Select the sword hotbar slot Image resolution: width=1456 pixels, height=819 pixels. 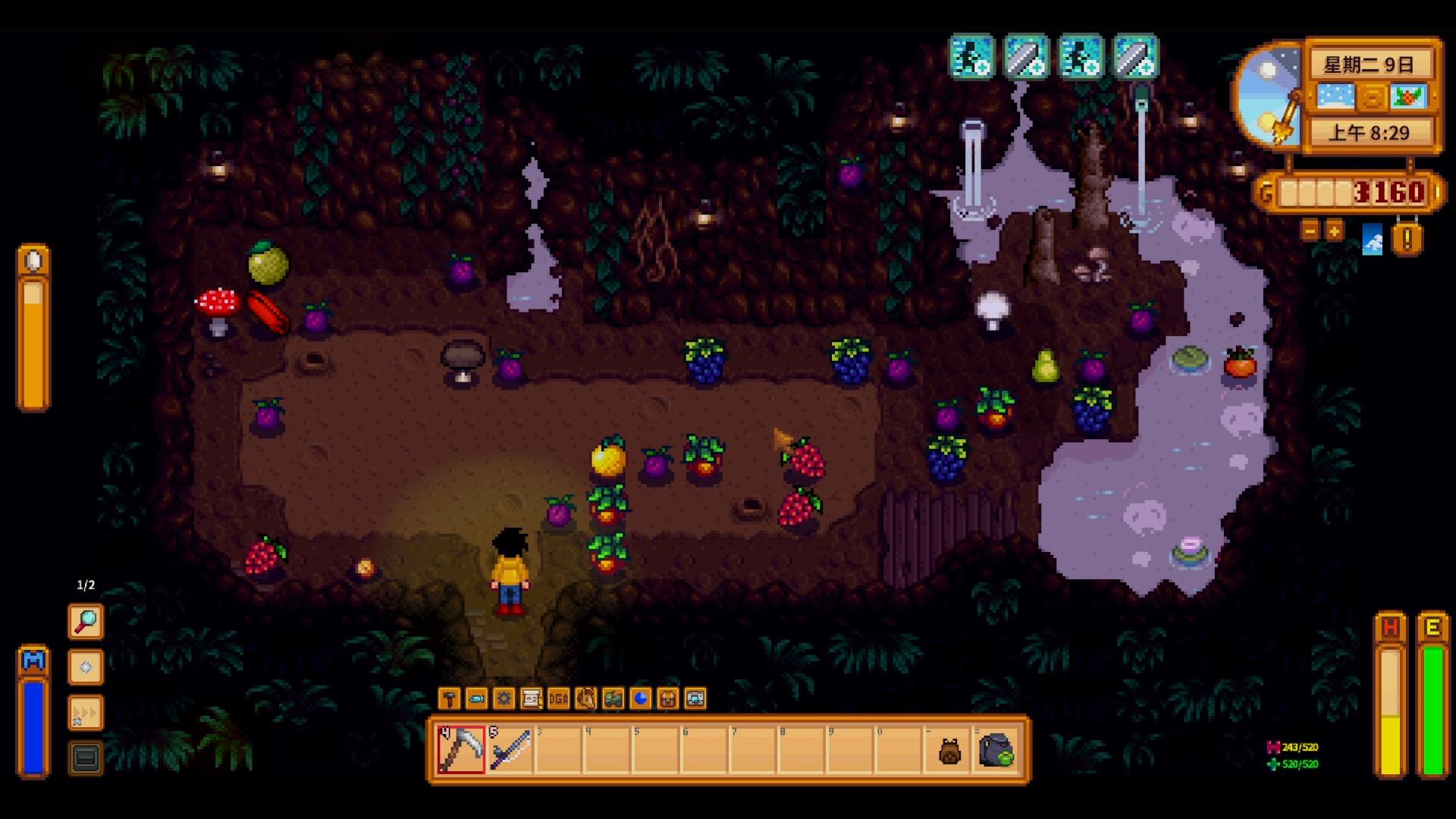point(510,749)
